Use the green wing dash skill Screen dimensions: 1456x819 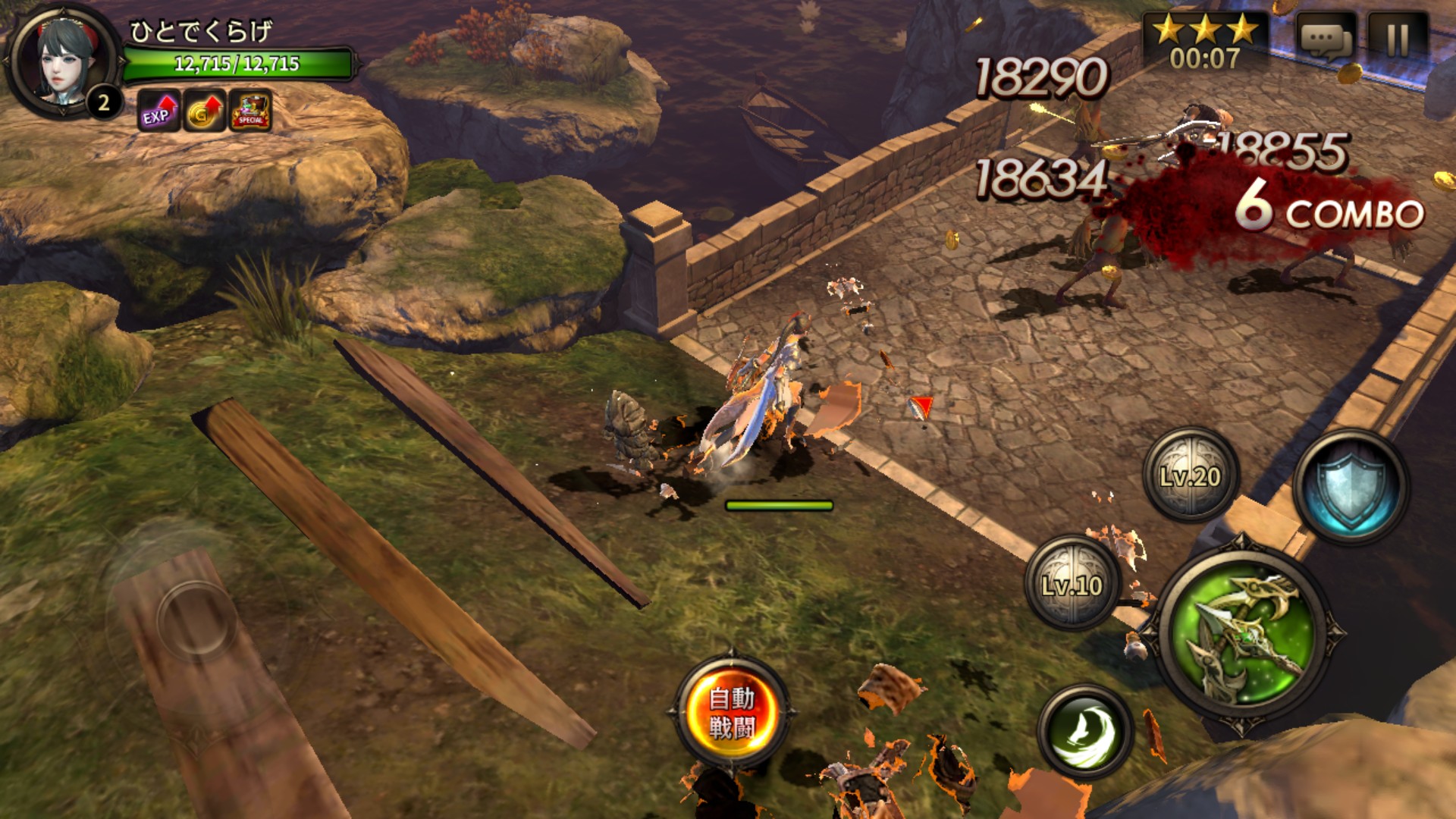tap(1085, 730)
